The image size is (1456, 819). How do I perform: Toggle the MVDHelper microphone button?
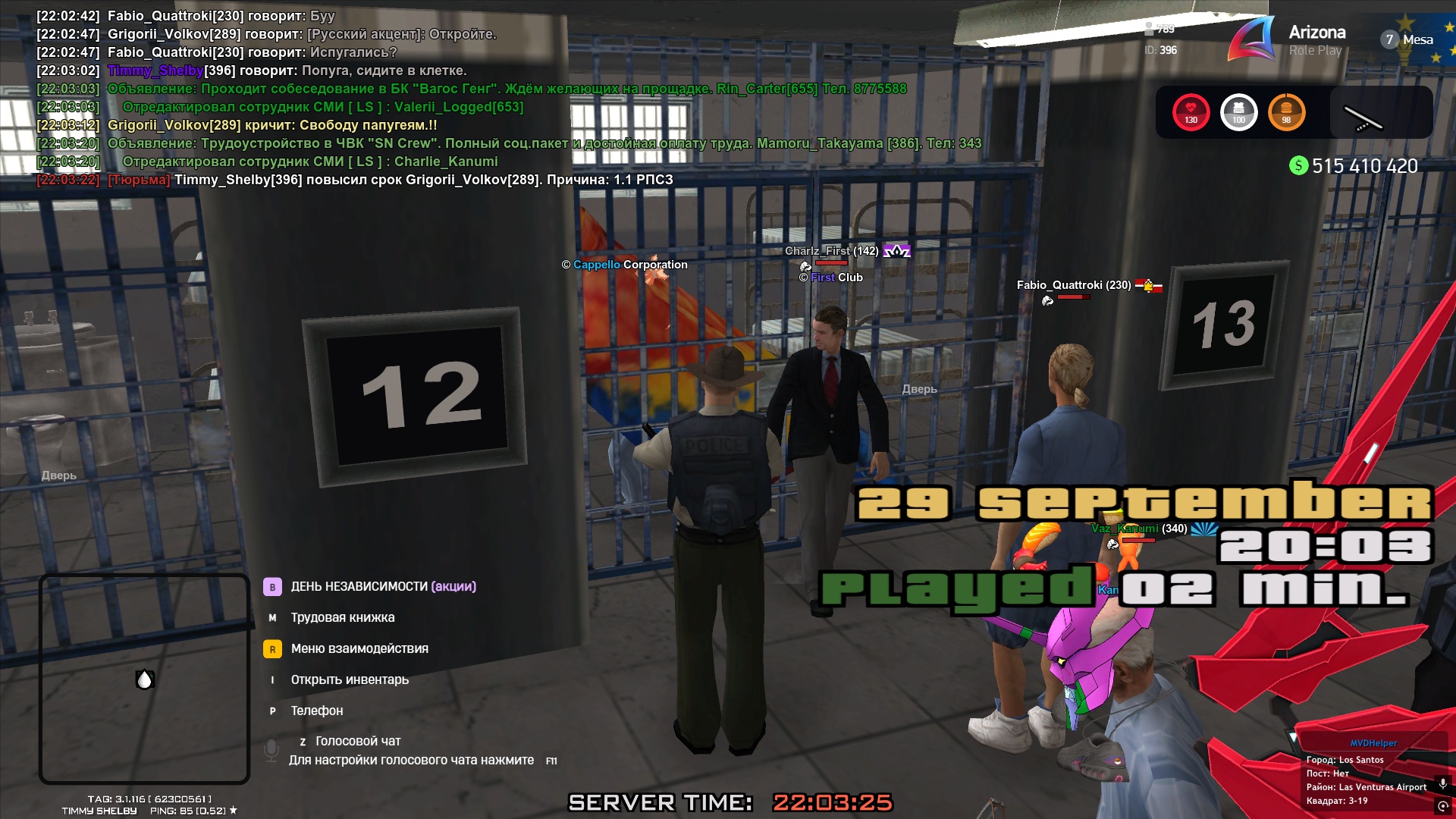[x=1442, y=783]
